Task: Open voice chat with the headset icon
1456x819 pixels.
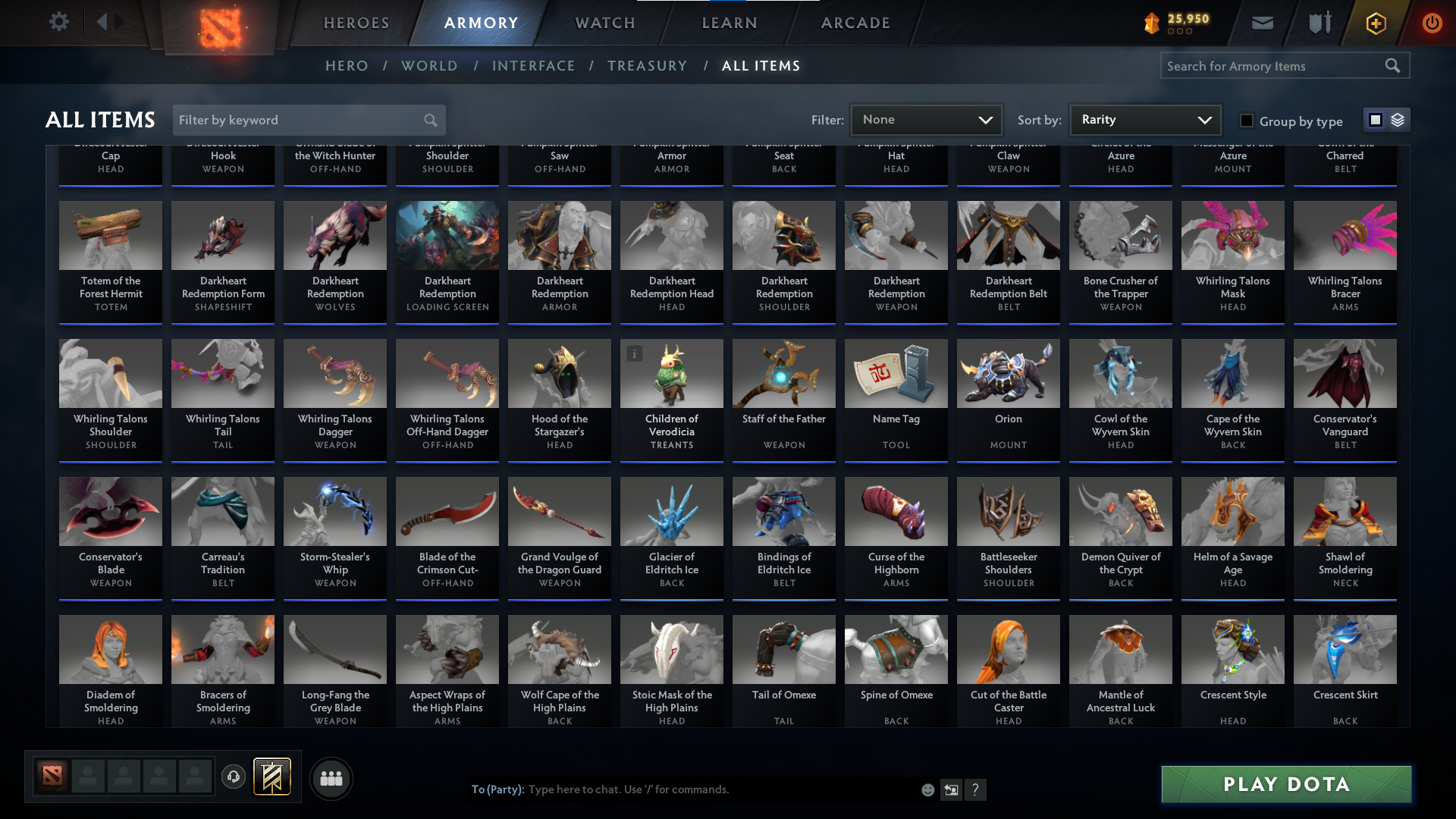Action: 233,778
